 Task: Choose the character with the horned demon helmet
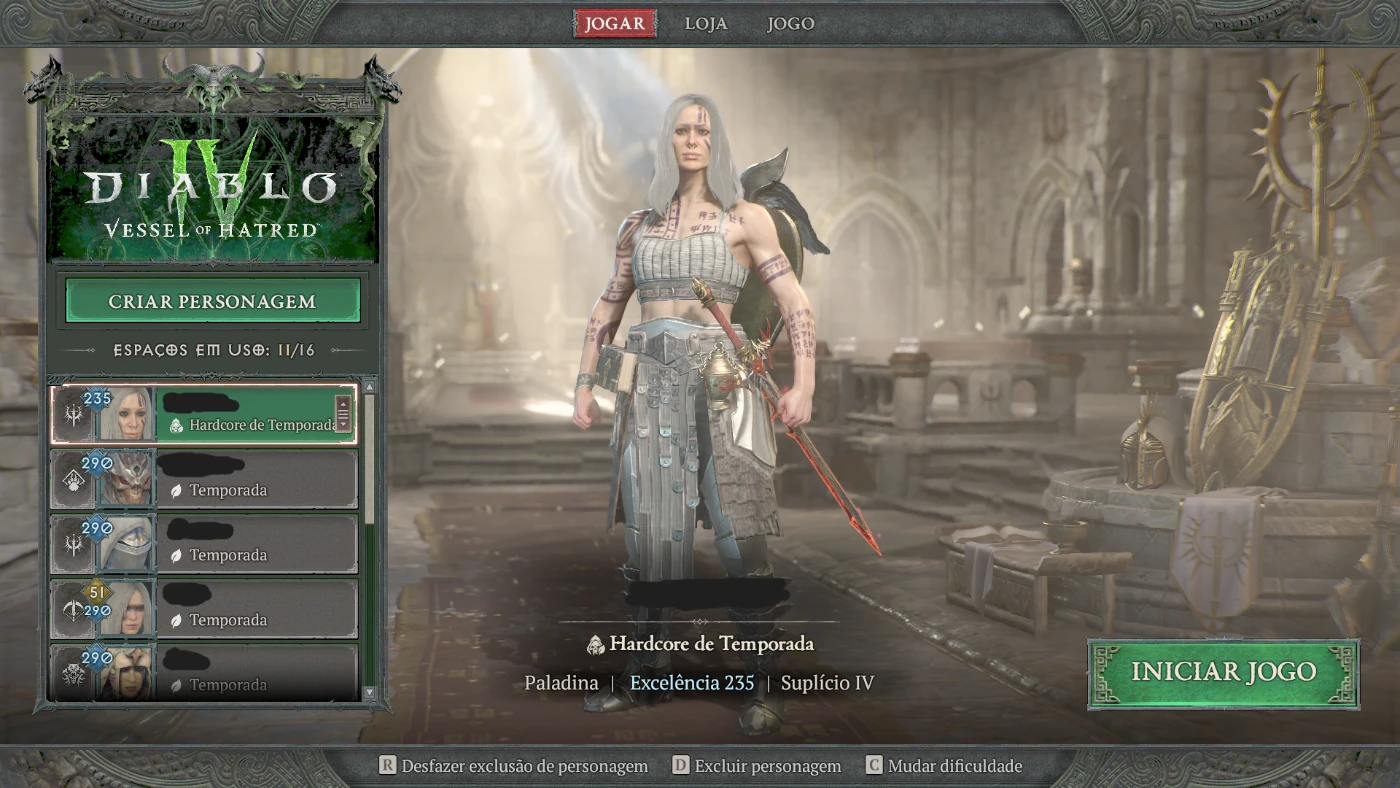204,479
